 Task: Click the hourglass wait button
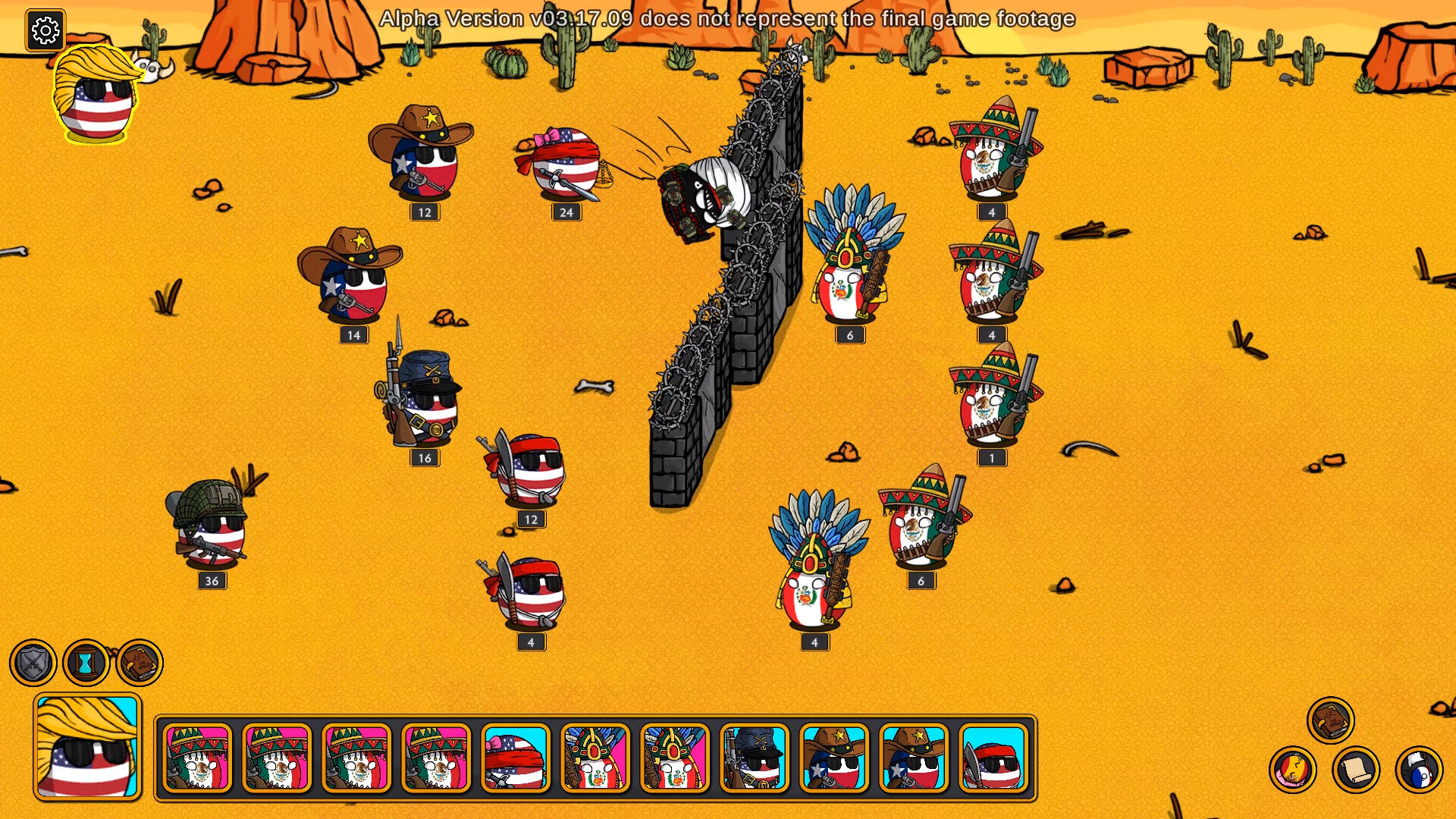86,663
